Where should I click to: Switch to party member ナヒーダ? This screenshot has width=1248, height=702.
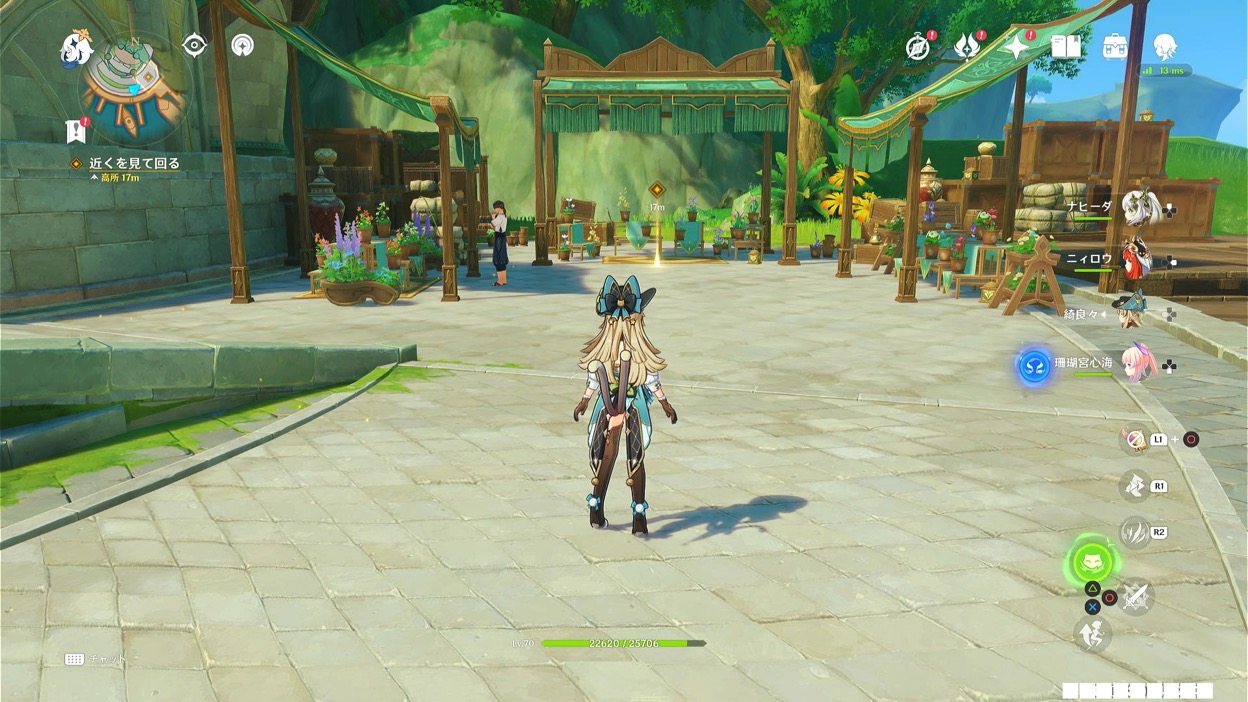(1140, 209)
